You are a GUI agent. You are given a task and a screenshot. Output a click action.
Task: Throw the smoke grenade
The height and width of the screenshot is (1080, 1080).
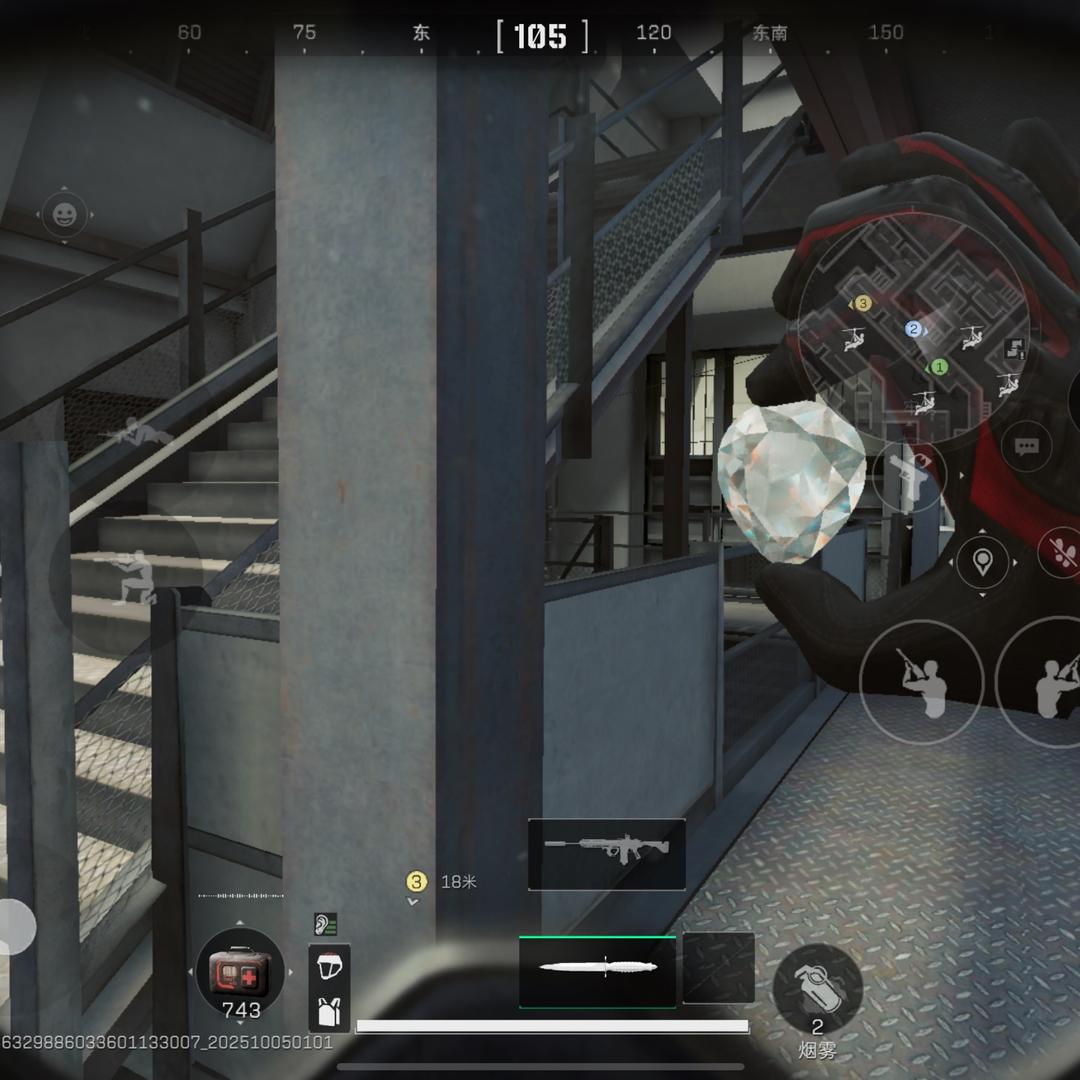[x=817, y=990]
